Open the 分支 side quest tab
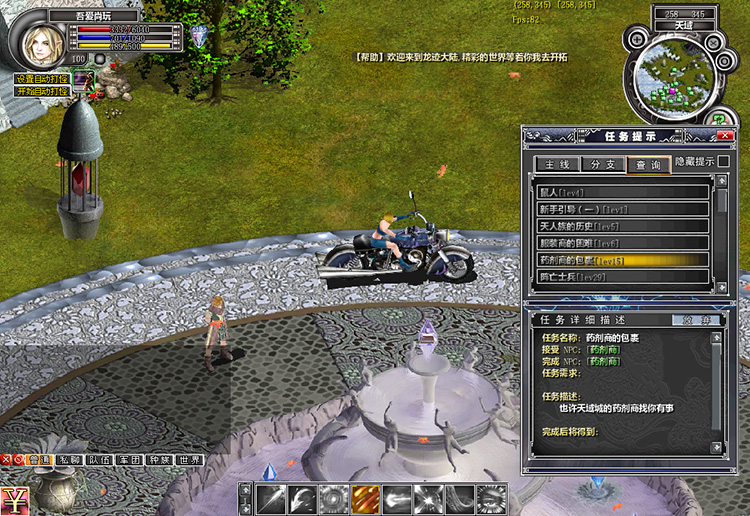 pos(602,164)
